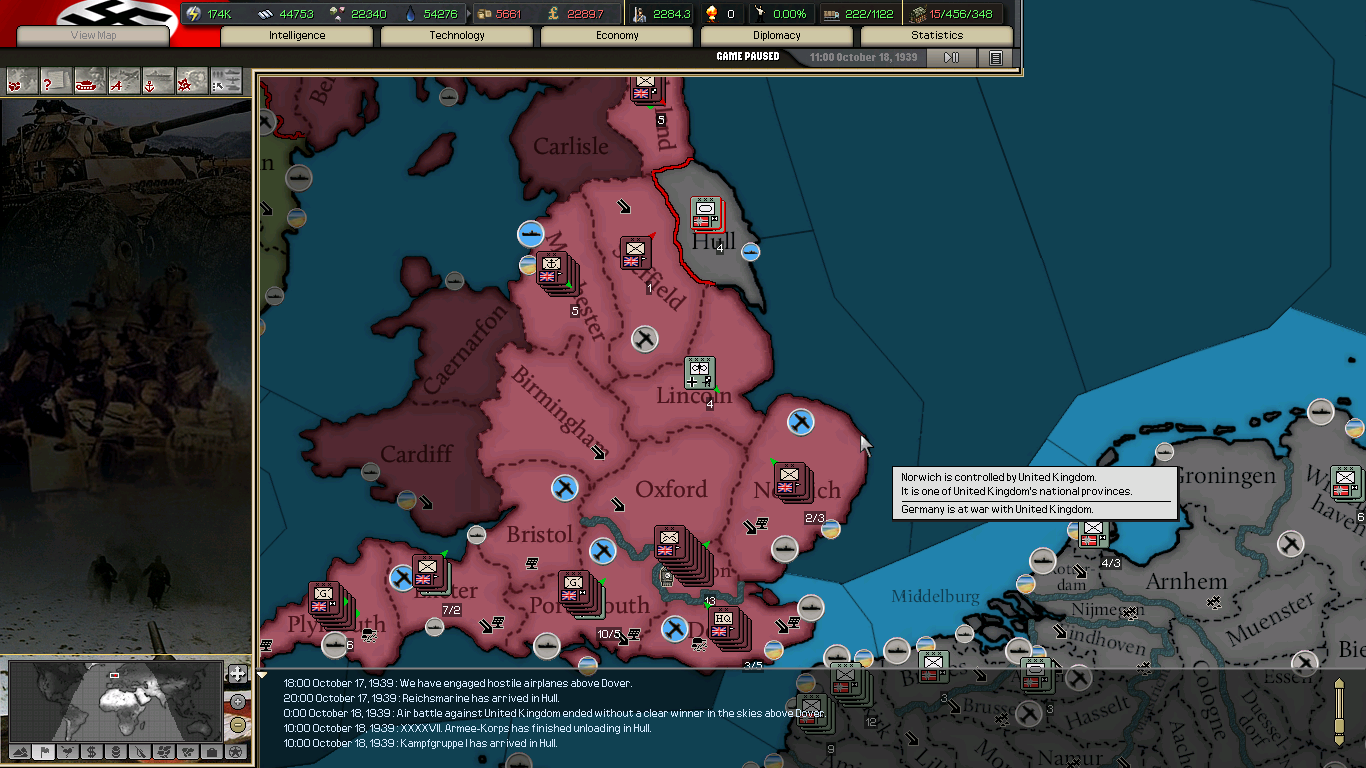Switch to the terrain mountain map mode
This screenshot has height=768, width=1366.
[x=20, y=751]
